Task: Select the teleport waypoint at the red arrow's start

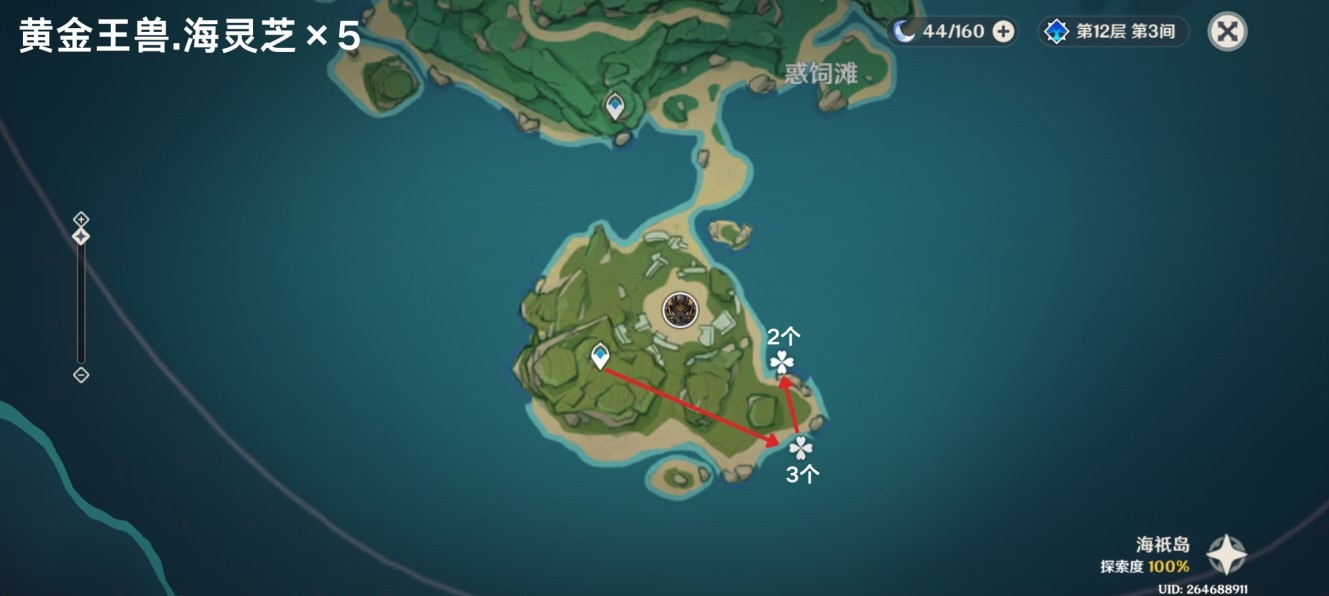Action: (600, 355)
